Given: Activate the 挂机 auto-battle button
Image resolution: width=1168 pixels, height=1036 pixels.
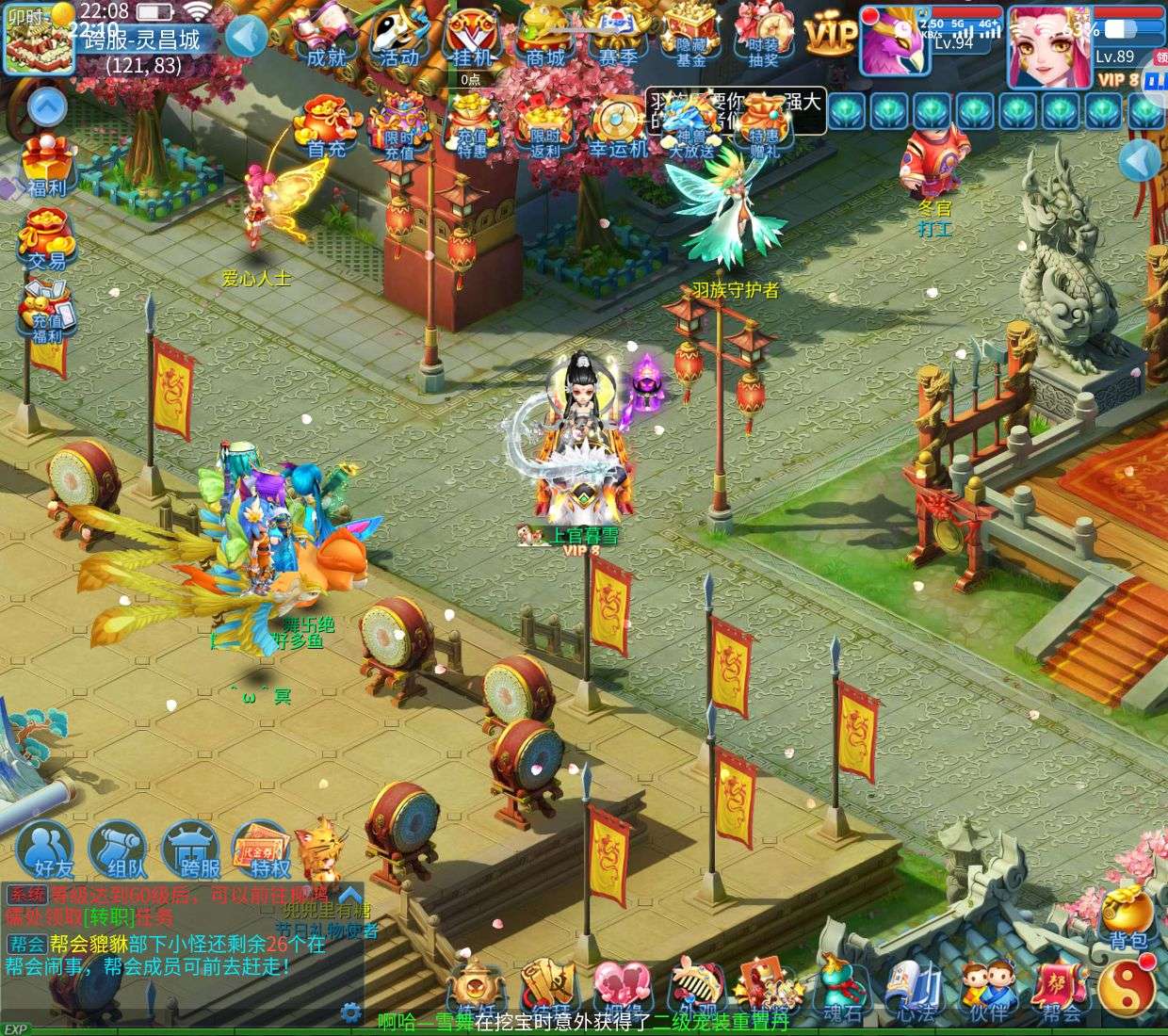Looking at the screenshot, I should click(472, 40).
